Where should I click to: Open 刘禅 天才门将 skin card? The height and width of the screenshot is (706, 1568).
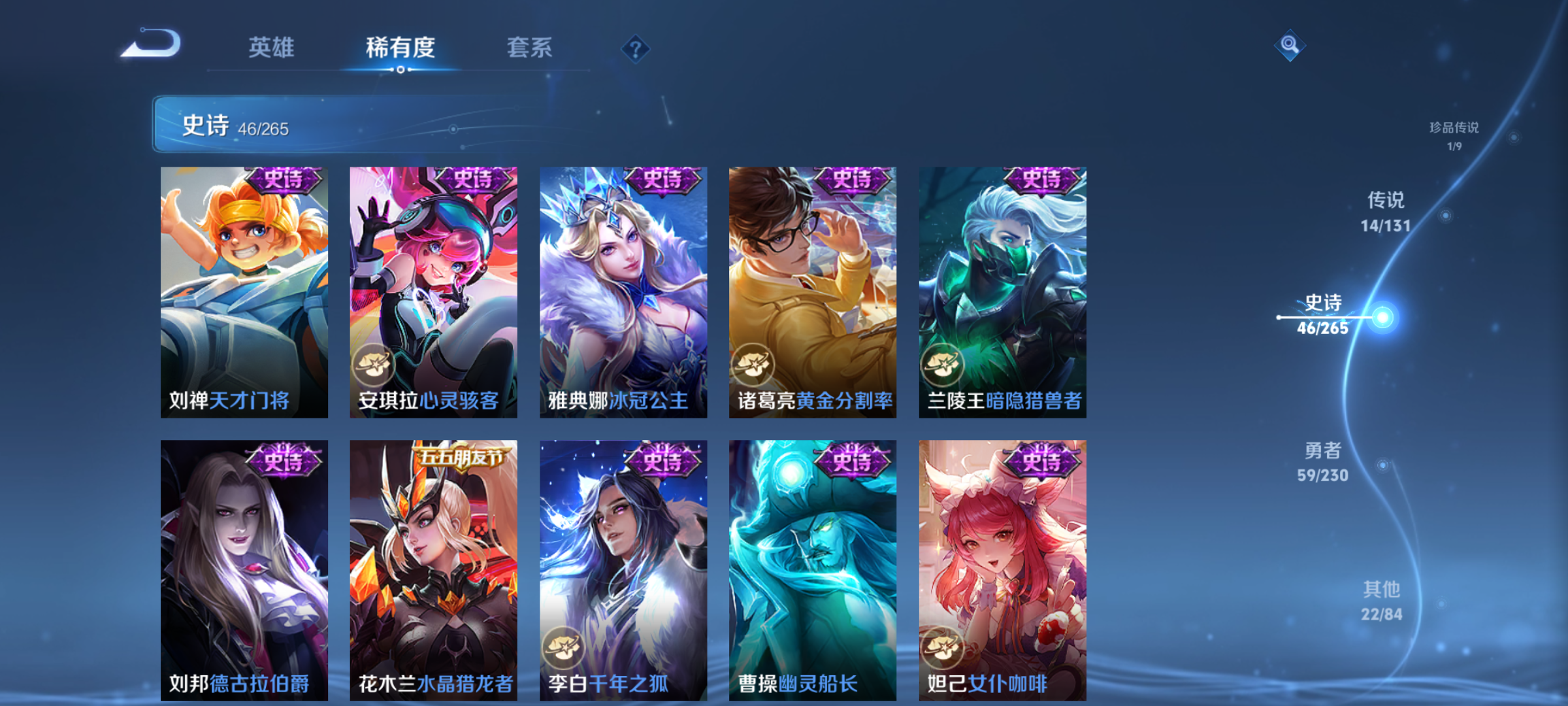coord(244,292)
